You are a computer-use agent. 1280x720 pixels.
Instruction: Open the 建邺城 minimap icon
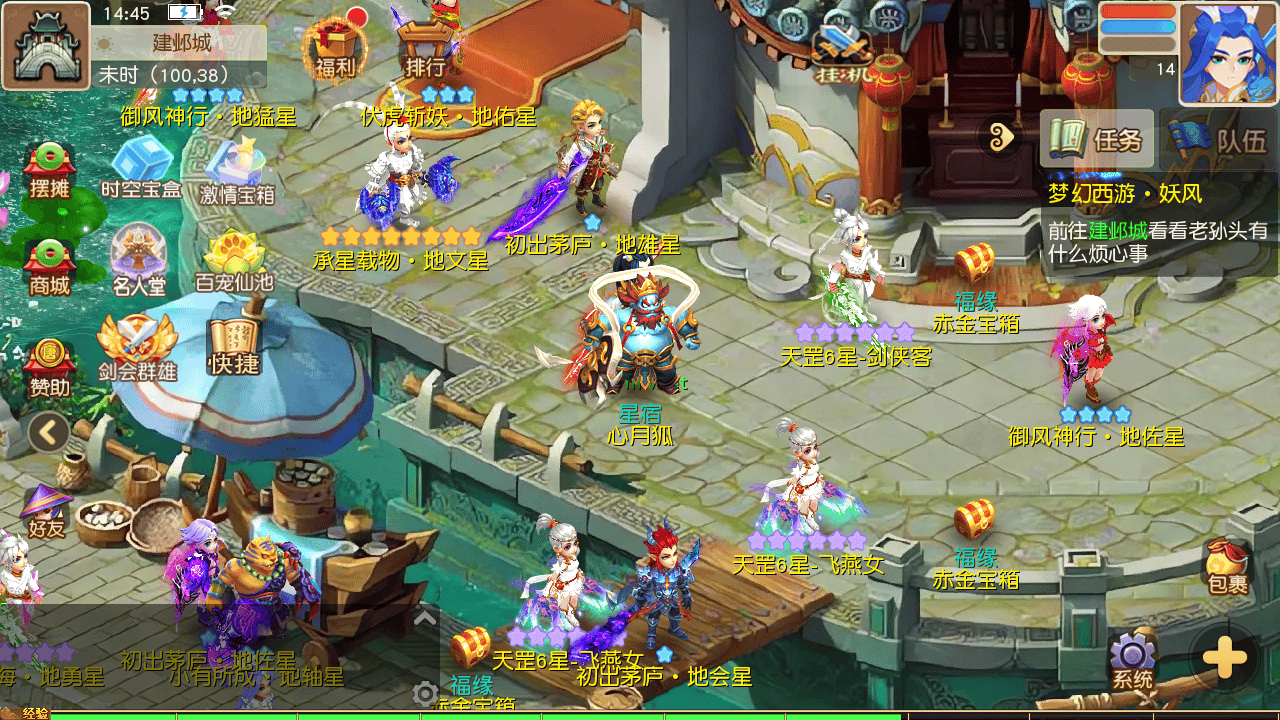click(x=46, y=46)
